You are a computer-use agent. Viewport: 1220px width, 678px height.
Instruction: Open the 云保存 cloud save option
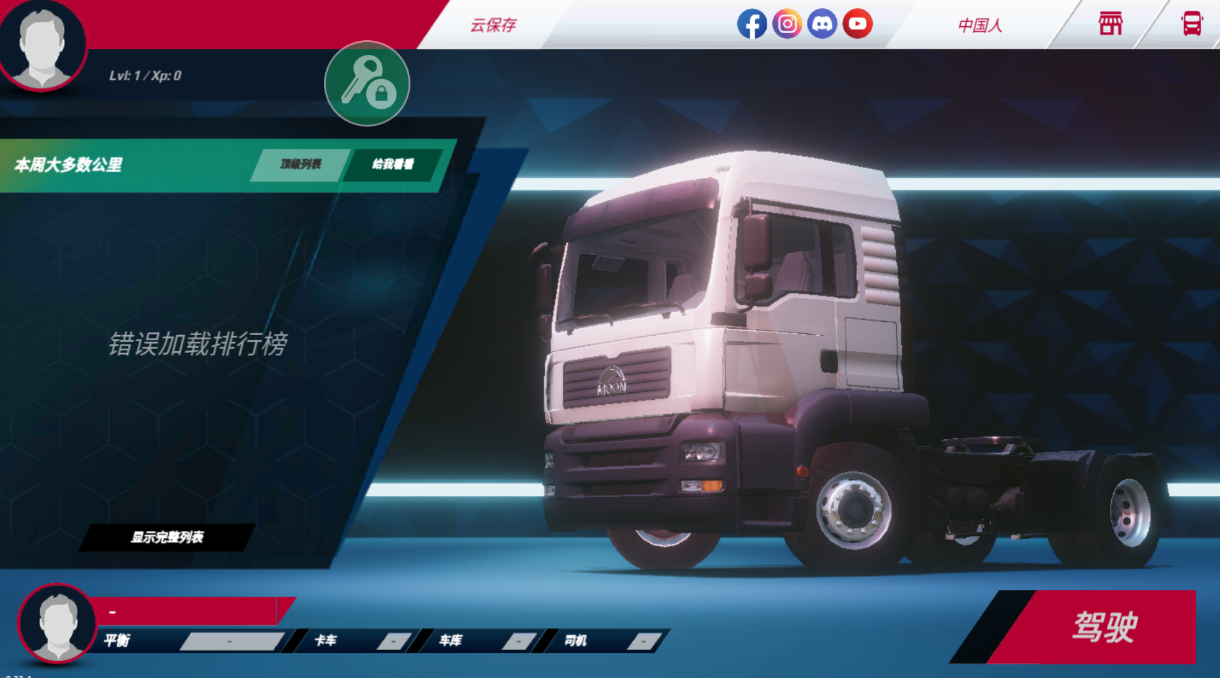pyautogui.click(x=493, y=25)
